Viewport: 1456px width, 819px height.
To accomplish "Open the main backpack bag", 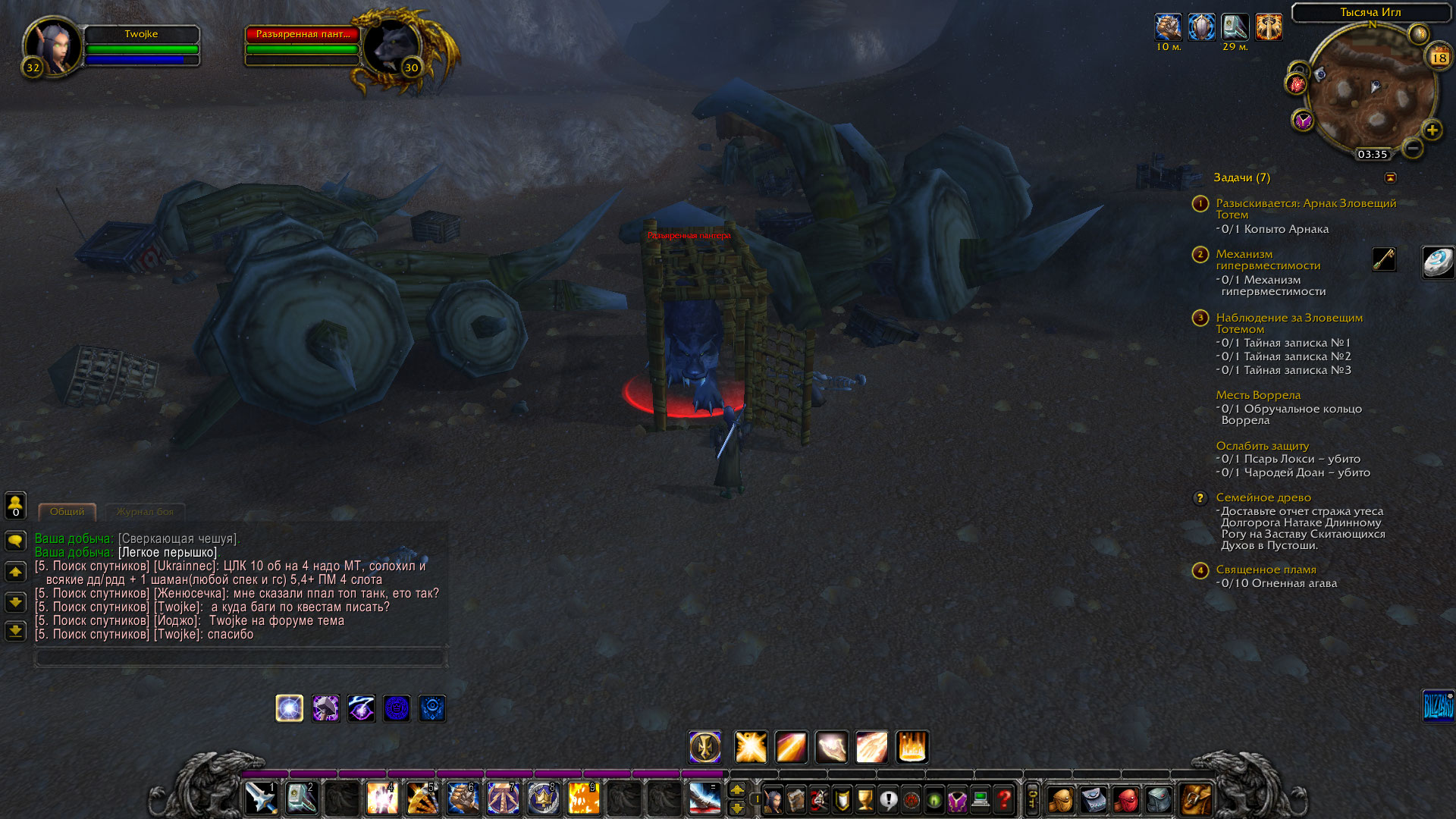I will [1195, 799].
